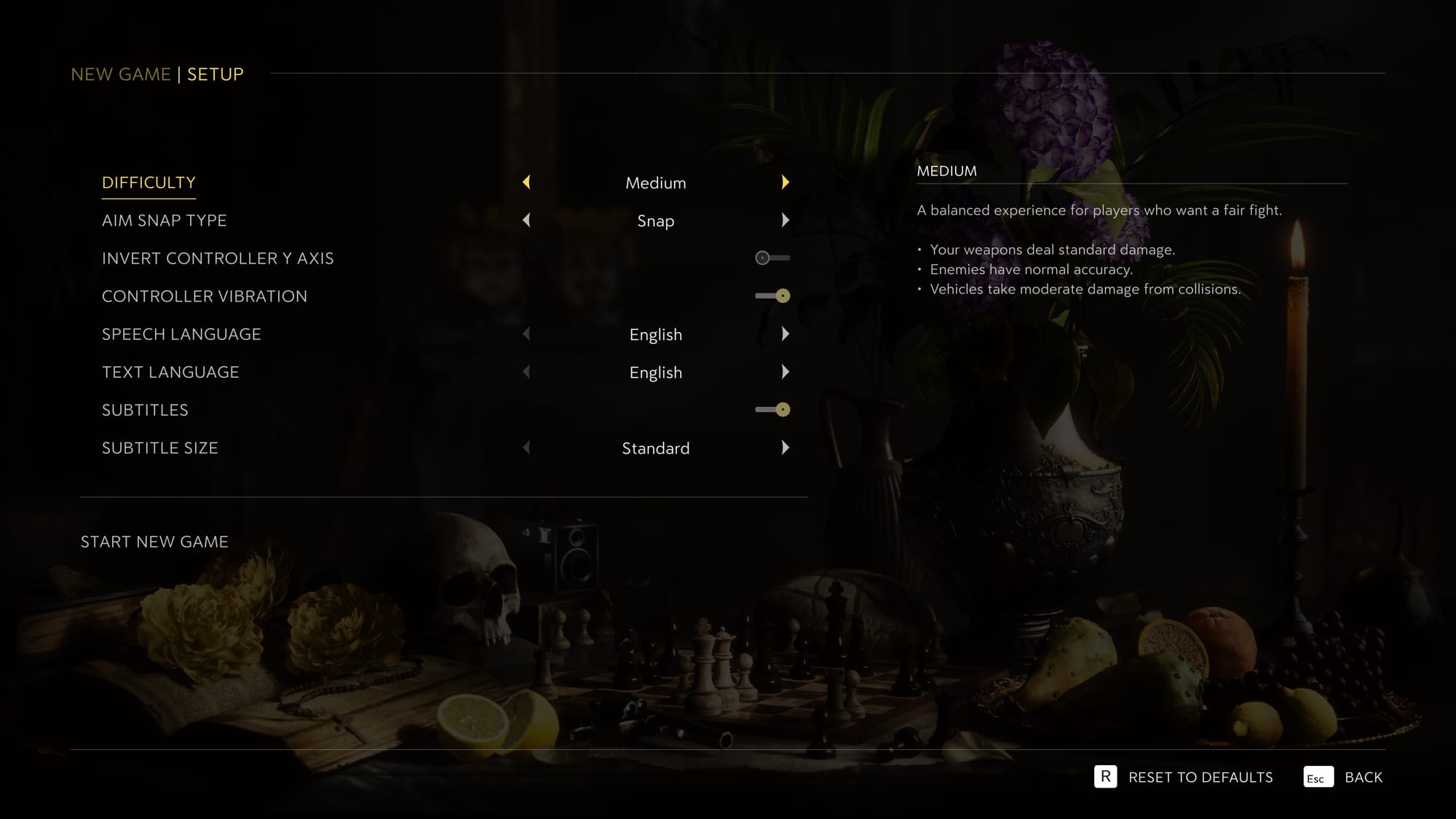This screenshot has width=1456, height=819.
Task: Decrease the Subtitle Size setting
Action: (526, 448)
